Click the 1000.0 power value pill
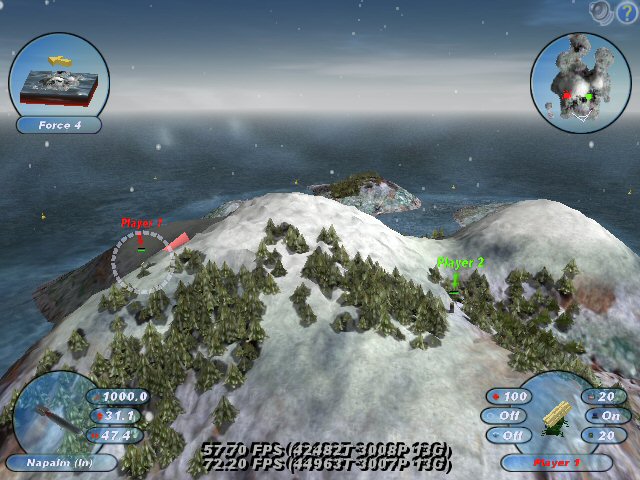640x480 pixels. (x=122, y=396)
